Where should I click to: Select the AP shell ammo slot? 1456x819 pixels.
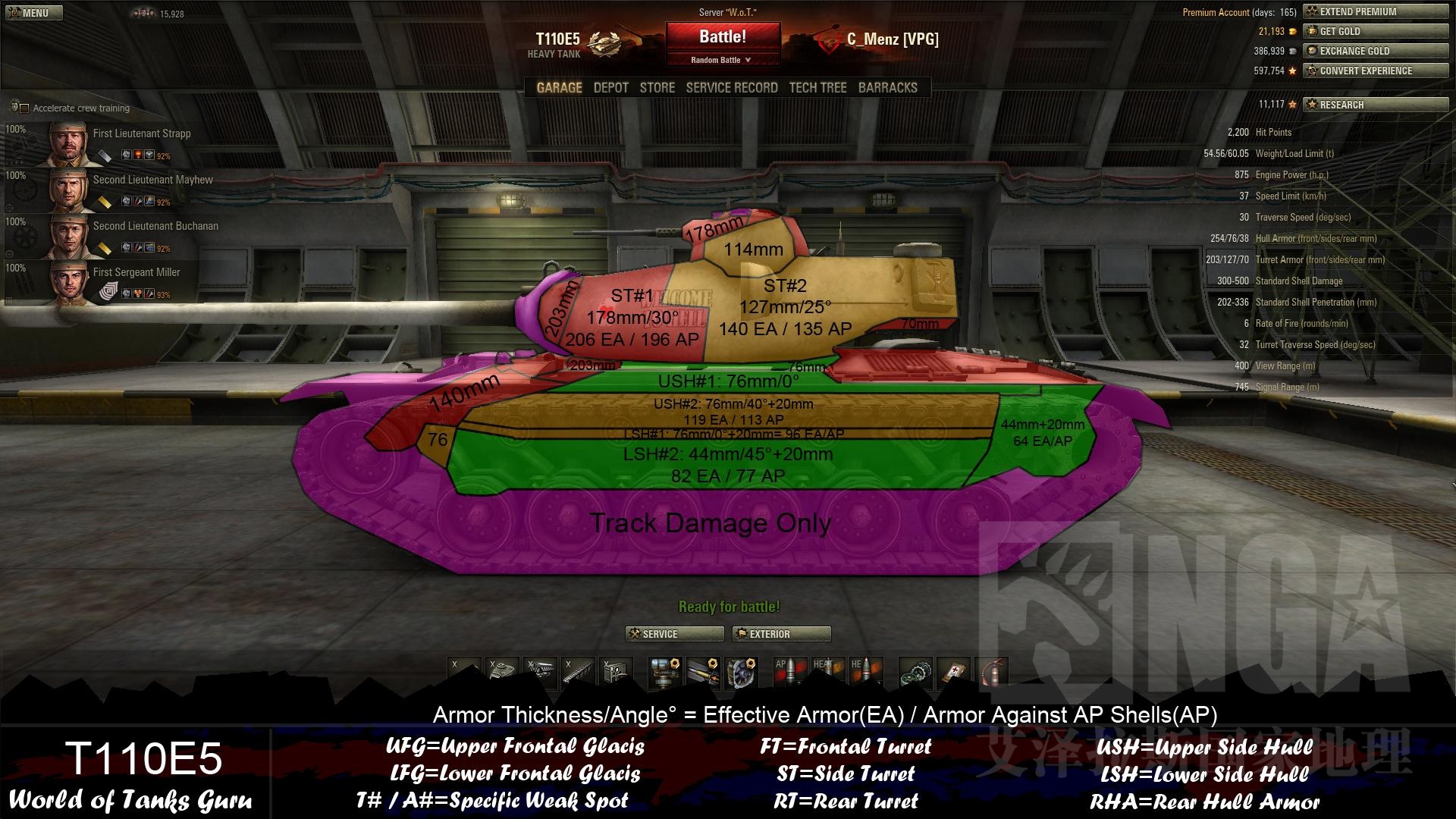pyautogui.click(x=789, y=671)
